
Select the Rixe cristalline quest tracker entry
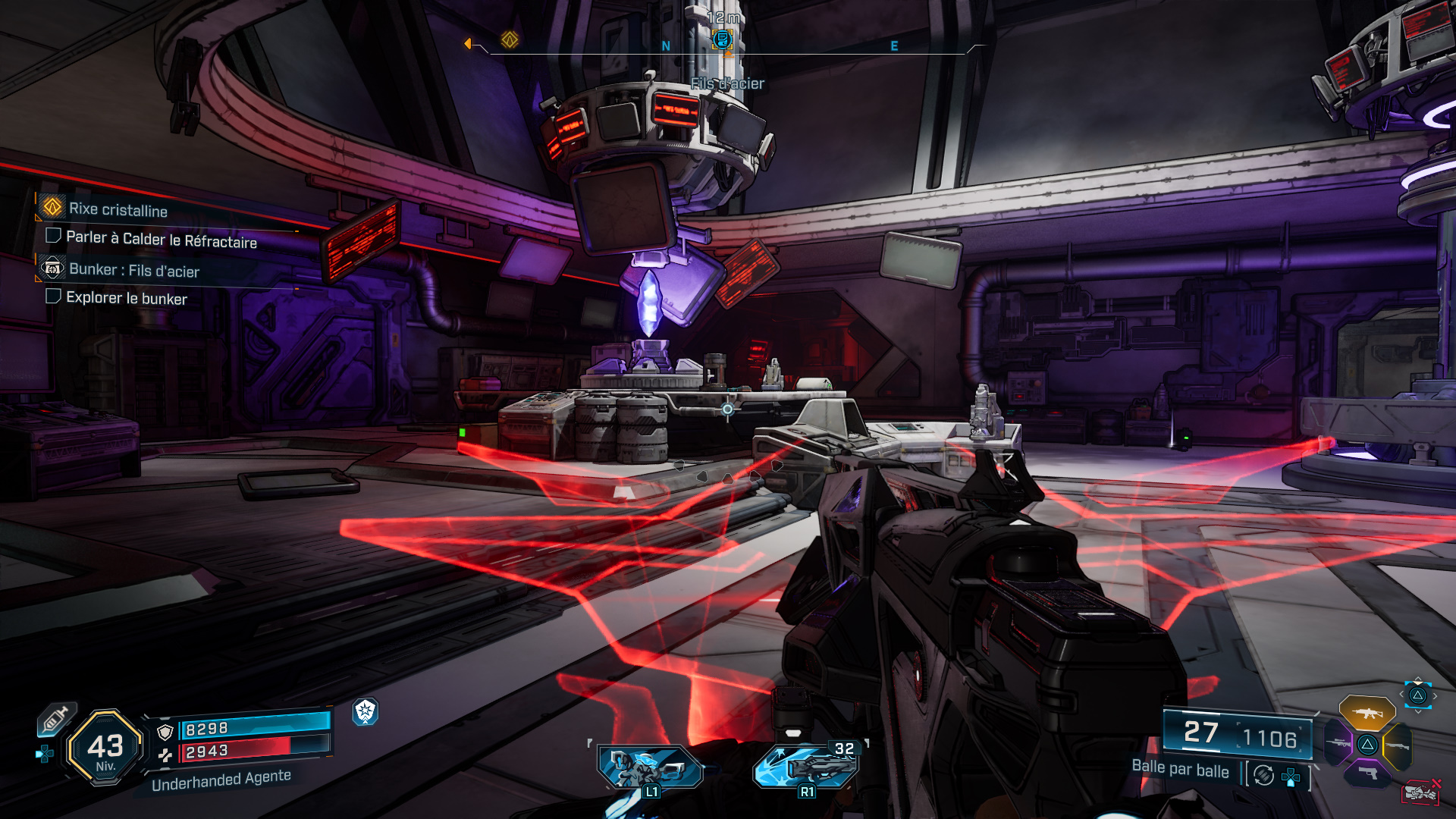(118, 209)
